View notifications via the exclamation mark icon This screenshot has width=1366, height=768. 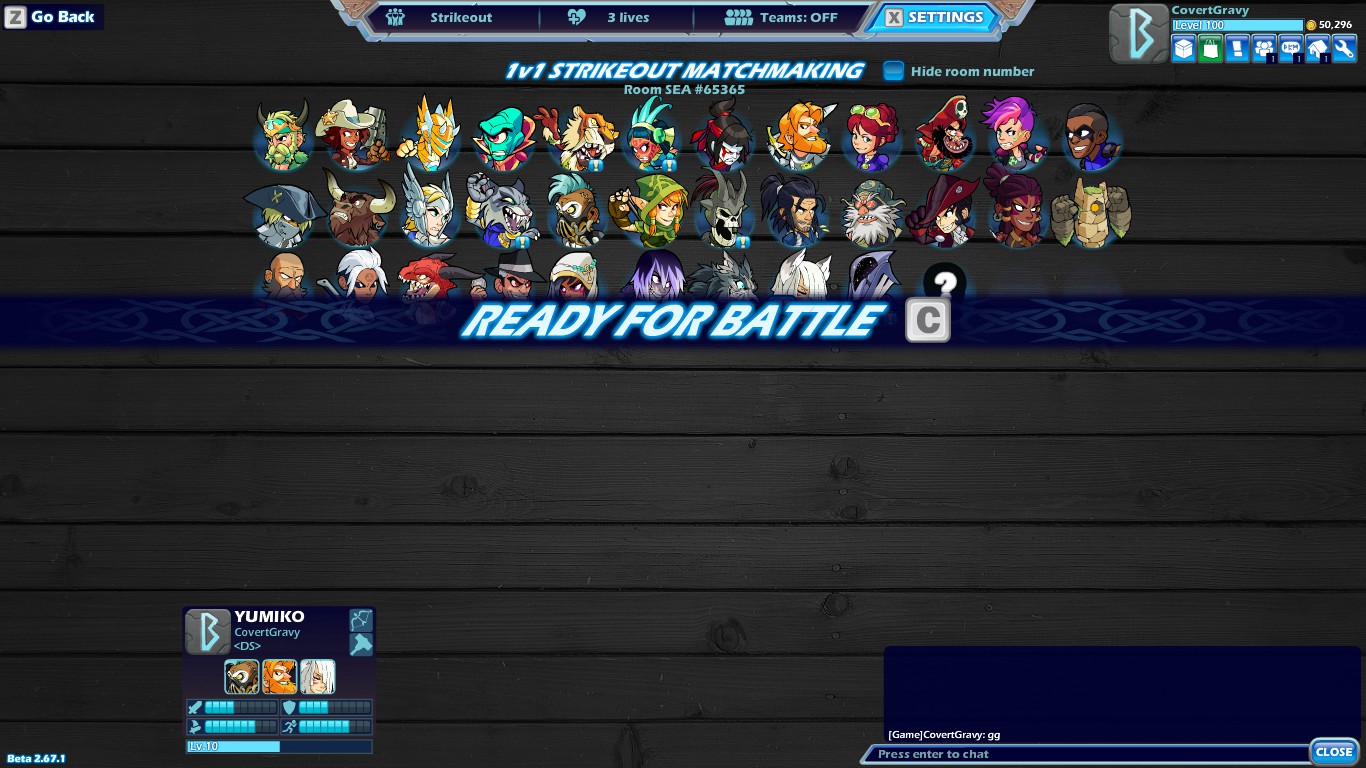tap(1237, 48)
